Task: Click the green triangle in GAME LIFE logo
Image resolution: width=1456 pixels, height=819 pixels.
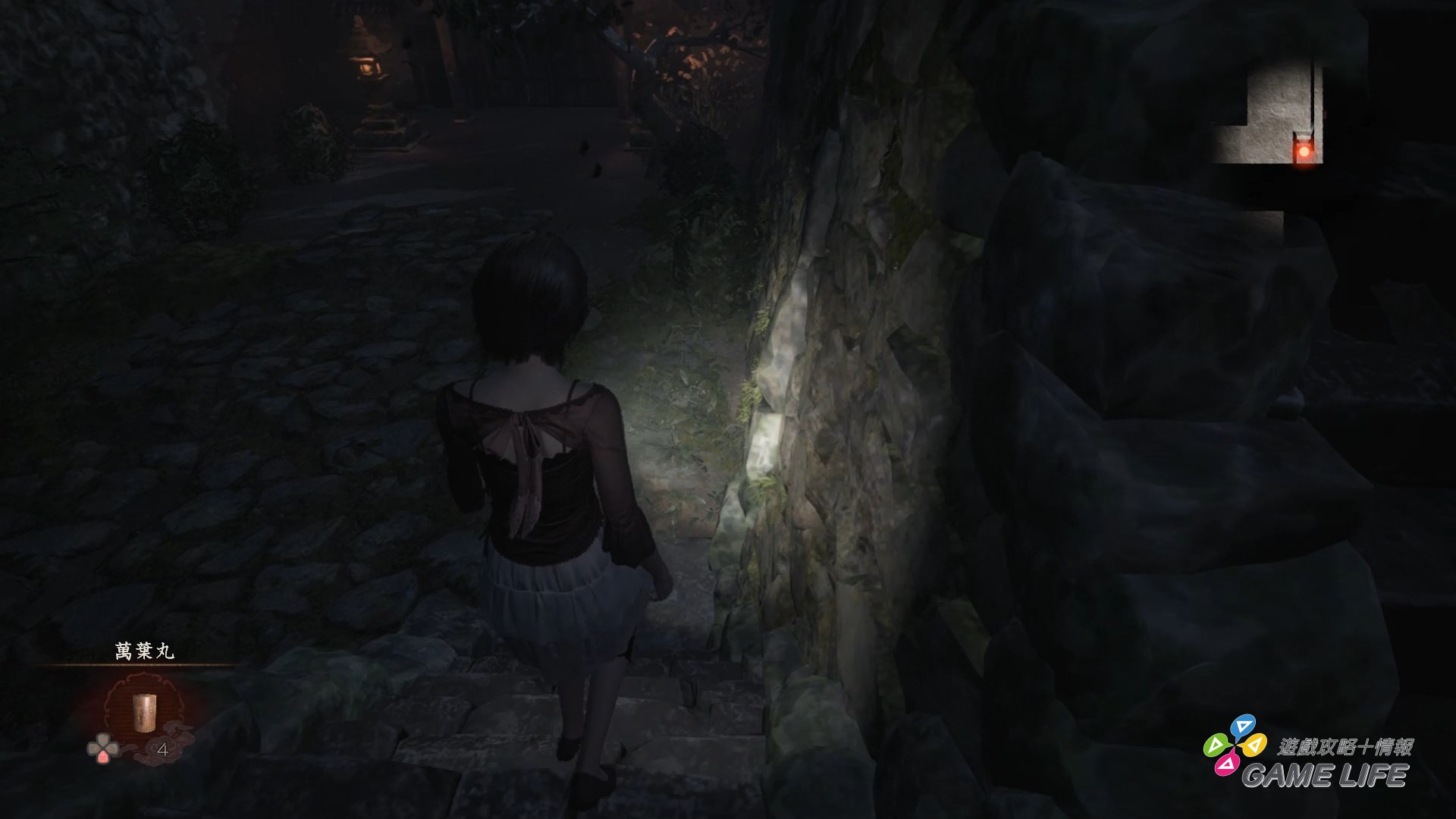Action: click(1216, 745)
